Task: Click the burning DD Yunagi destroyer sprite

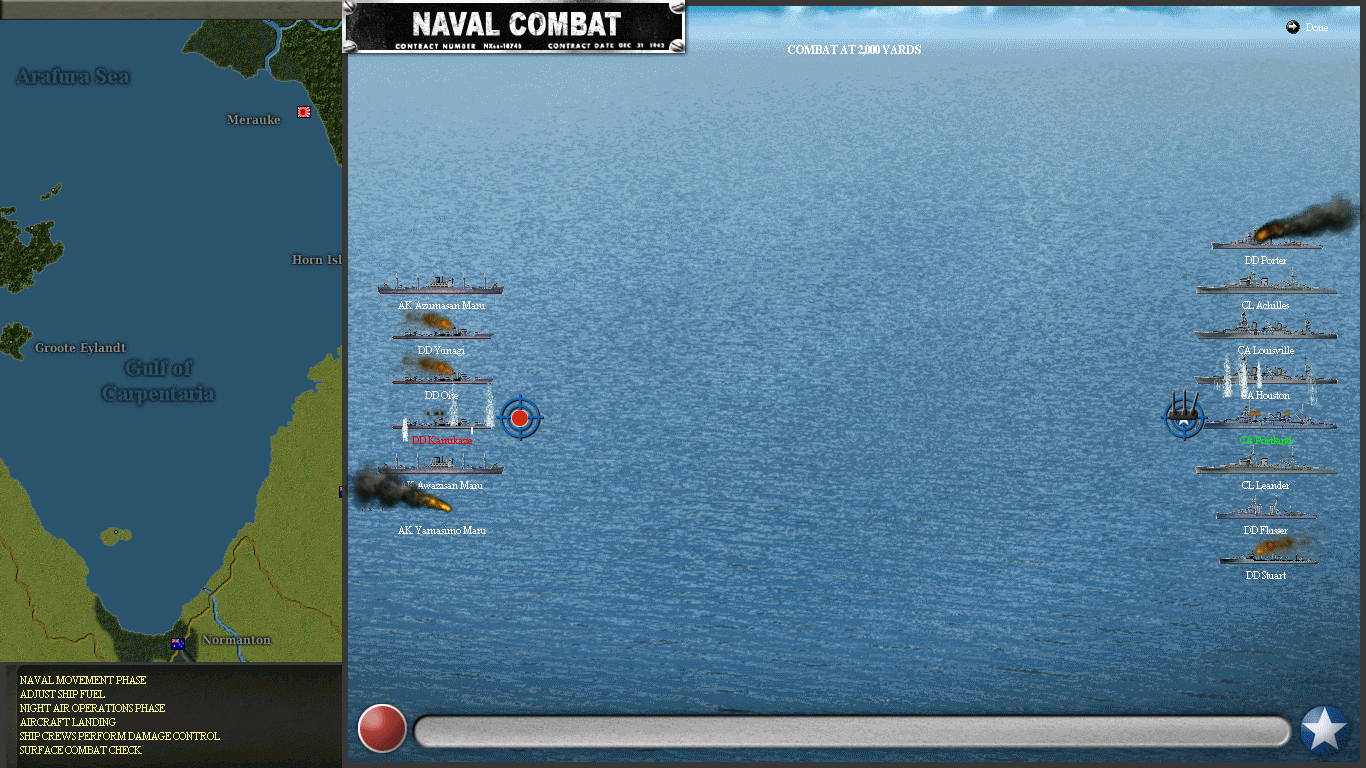Action: coord(441,332)
